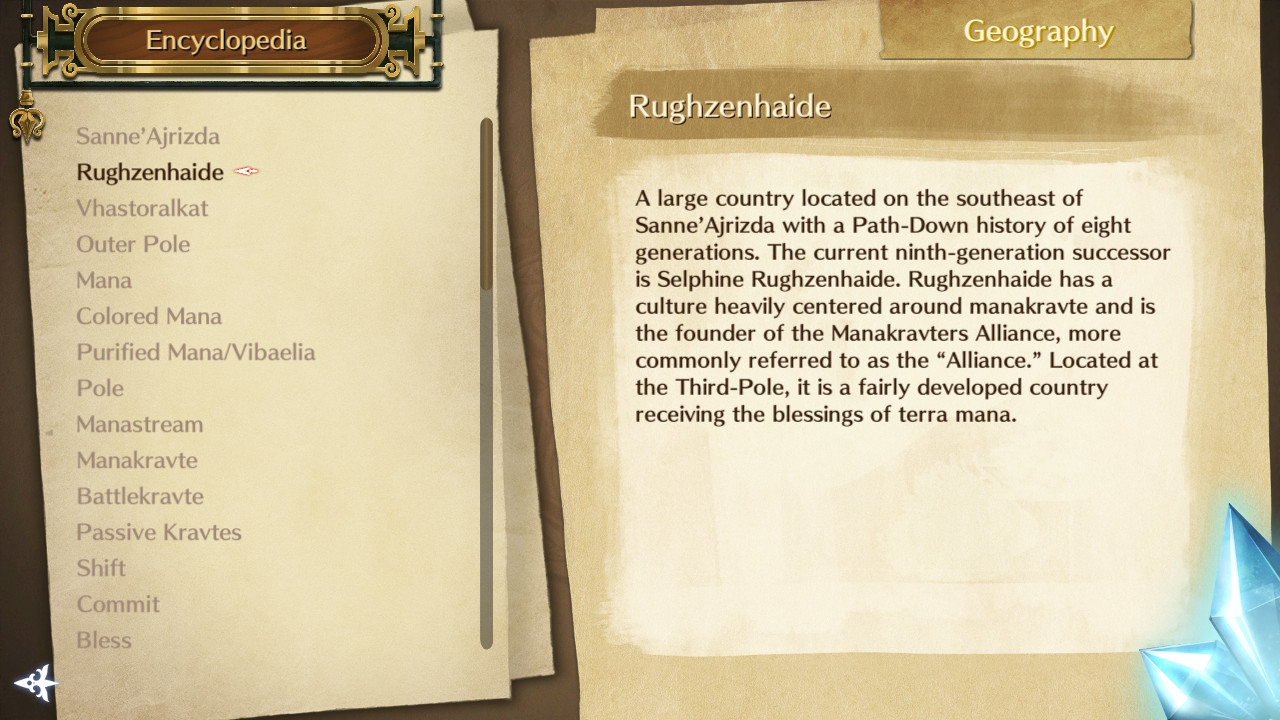Open the Manakravte entry
This screenshot has height=720, width=1280.
(x=137, y=460)
